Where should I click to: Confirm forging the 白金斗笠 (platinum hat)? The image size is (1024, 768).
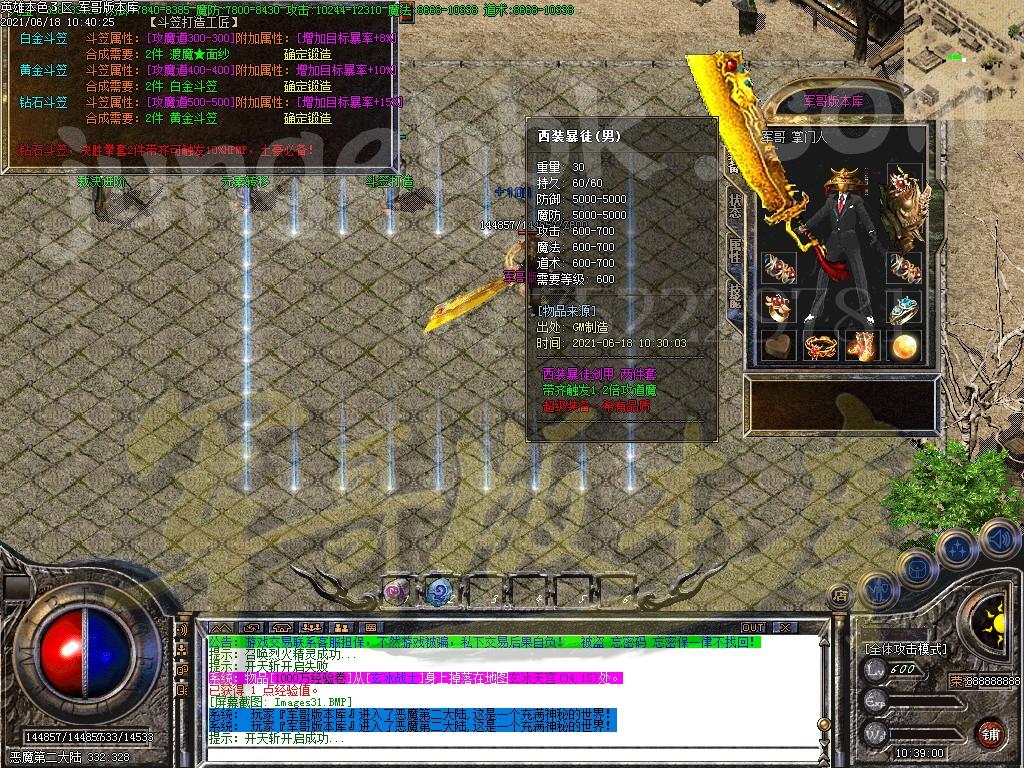[307, 54]
